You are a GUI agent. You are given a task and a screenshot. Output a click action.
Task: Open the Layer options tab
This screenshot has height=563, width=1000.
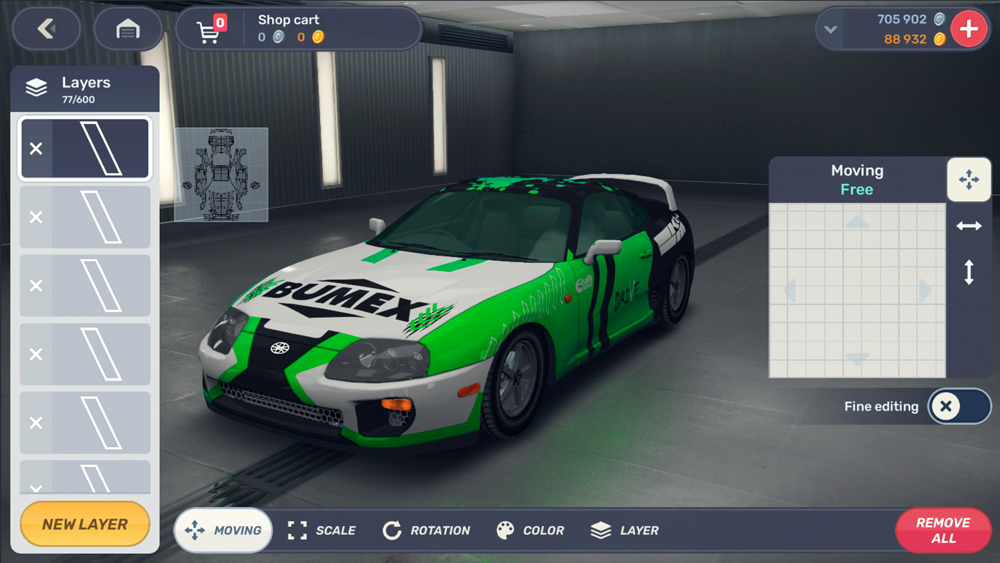tap(625, 530)
